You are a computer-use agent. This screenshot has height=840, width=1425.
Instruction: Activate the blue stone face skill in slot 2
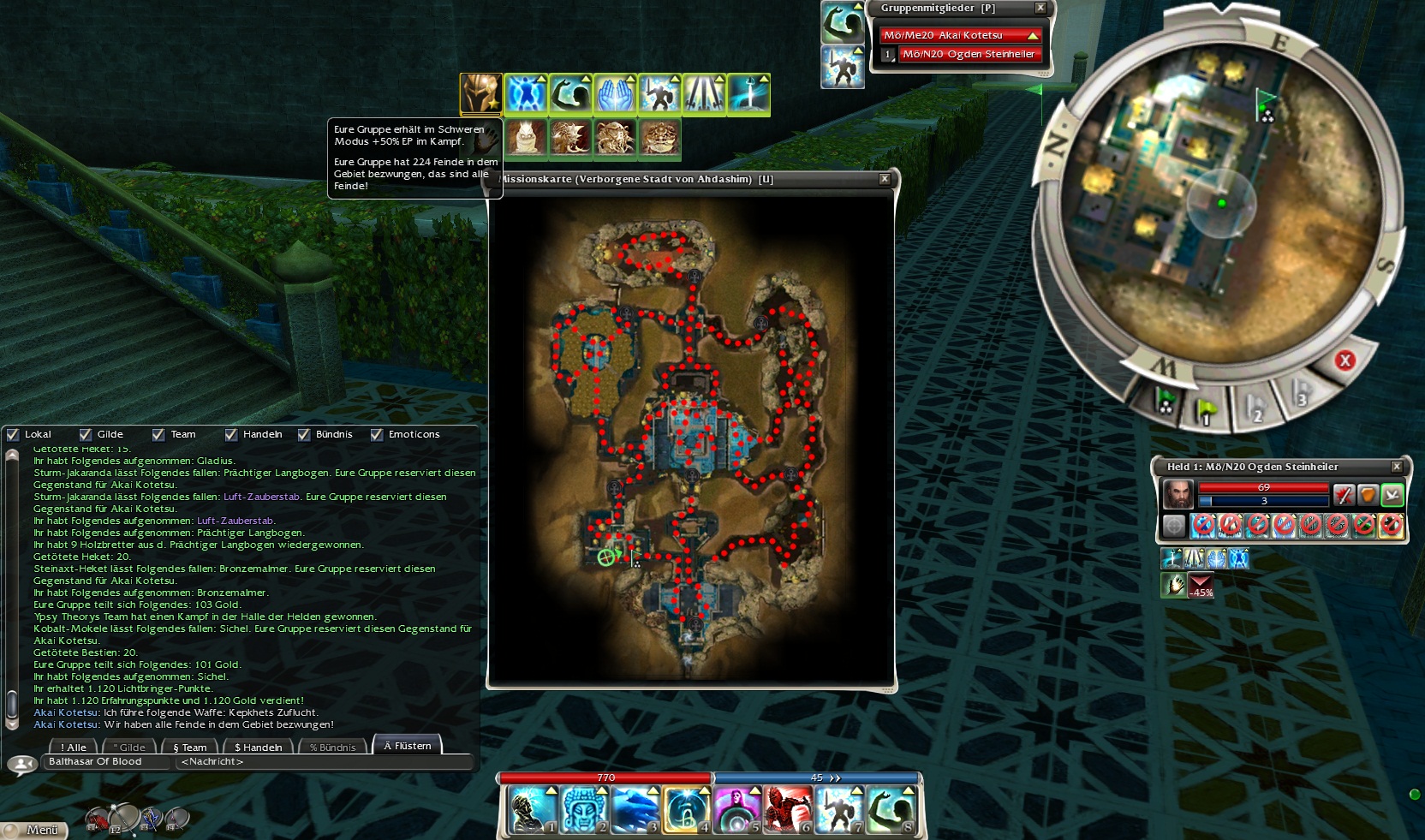(583, 810)
